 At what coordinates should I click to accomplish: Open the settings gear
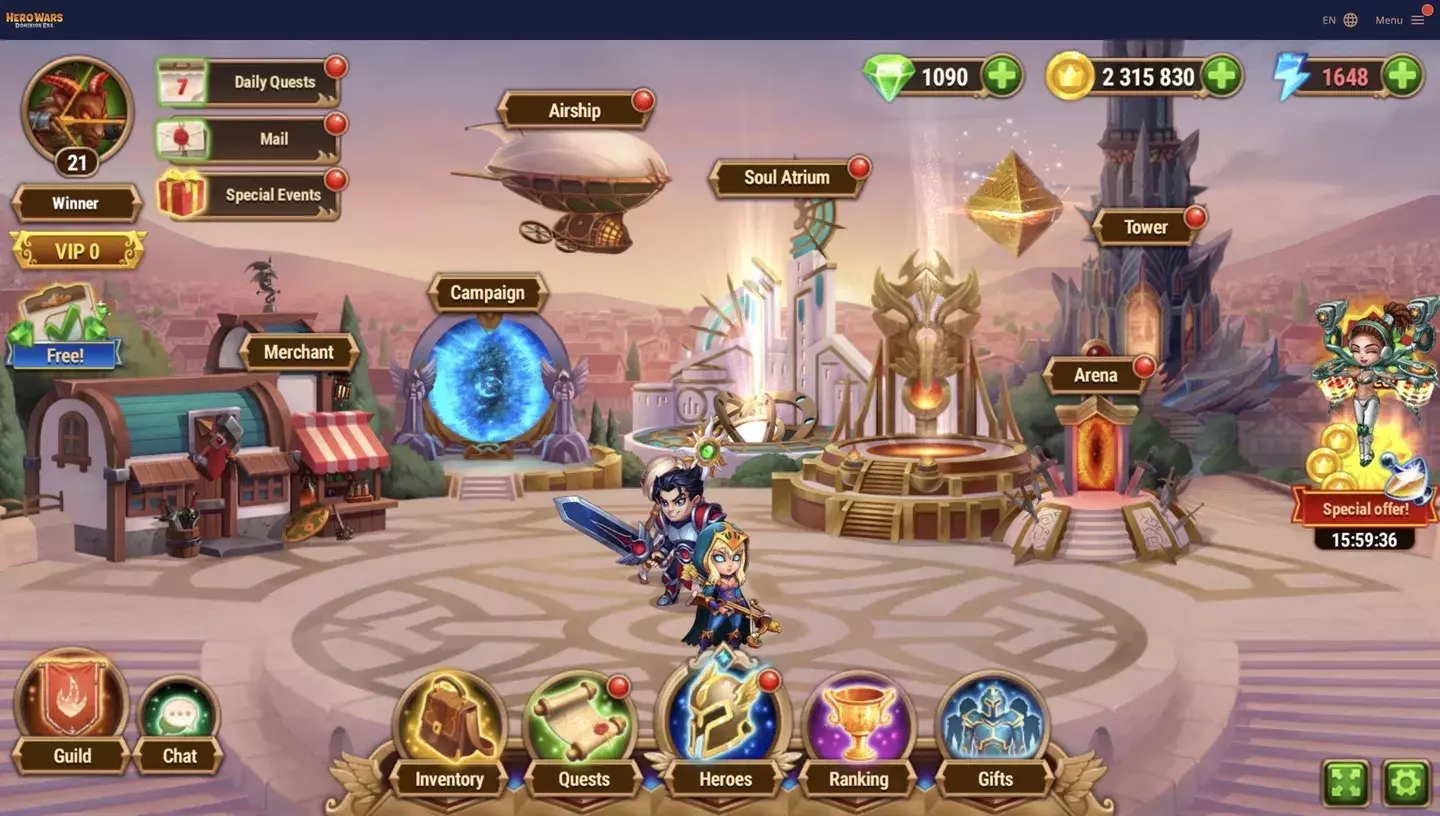(1406, 784)
